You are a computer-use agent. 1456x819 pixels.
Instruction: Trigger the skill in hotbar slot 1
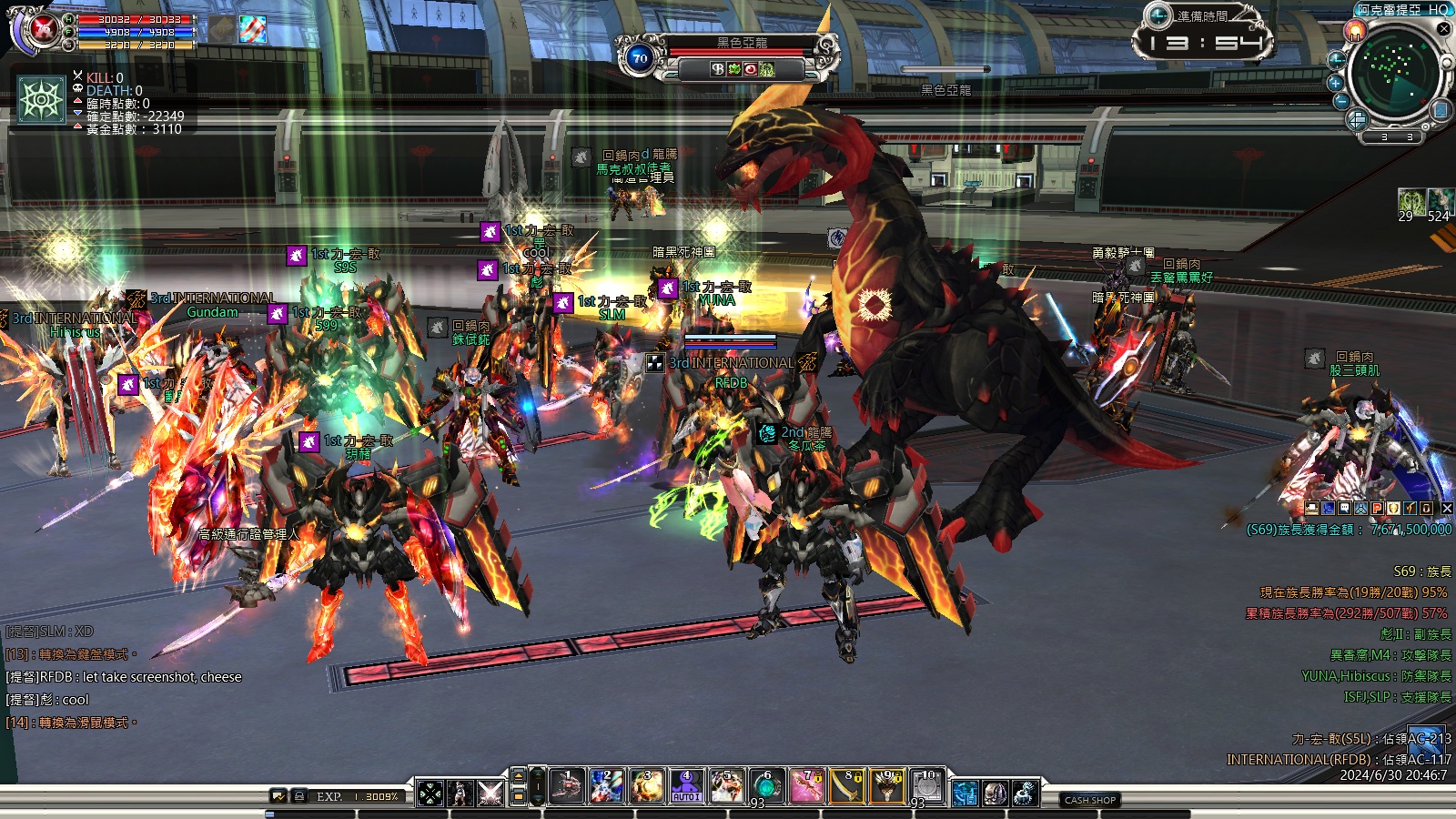[x=567, y=787]
